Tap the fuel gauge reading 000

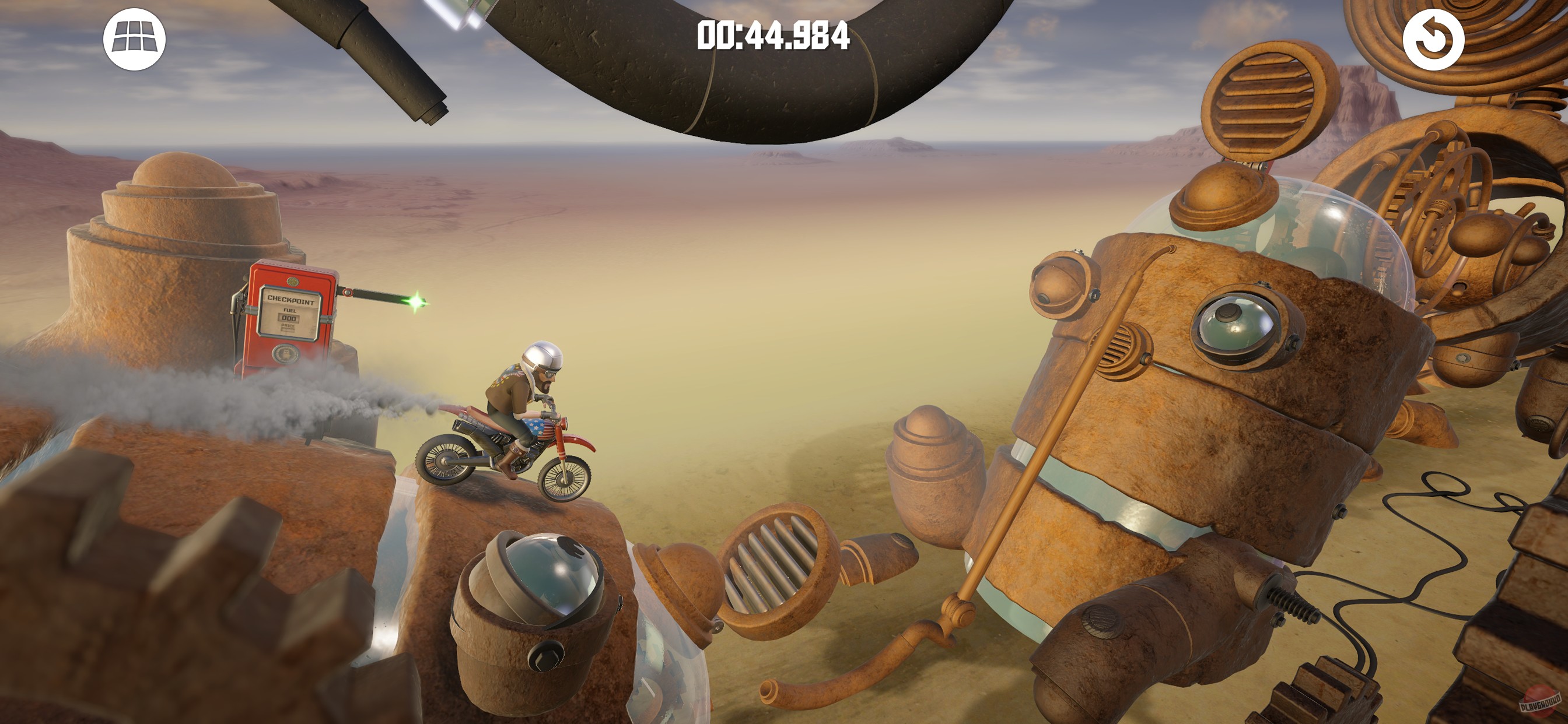pyautogui.click(x=290, y=319)
